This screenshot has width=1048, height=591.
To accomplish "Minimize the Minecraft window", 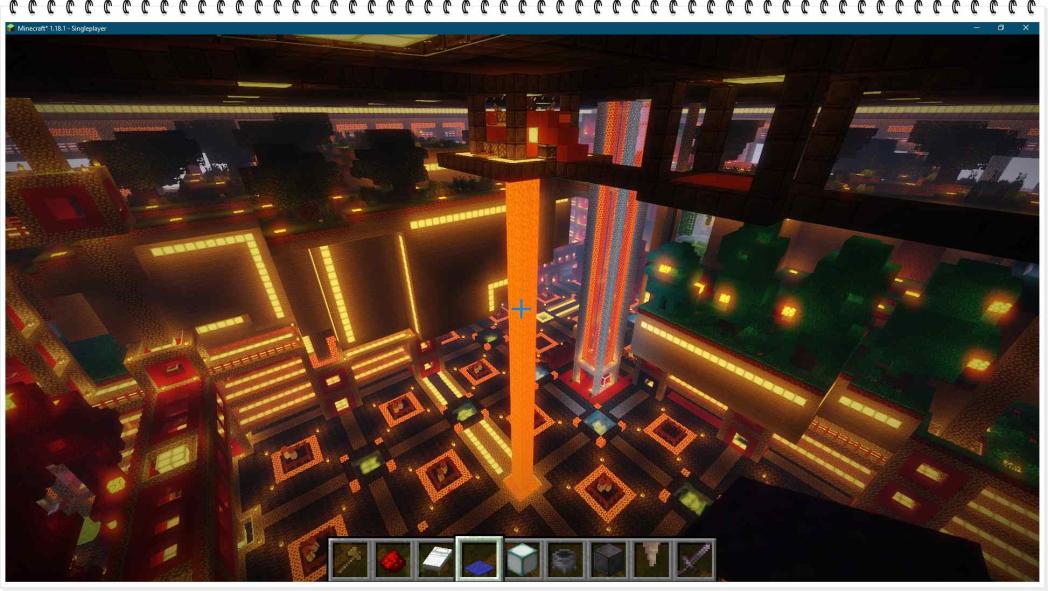I will pos(976,28).
